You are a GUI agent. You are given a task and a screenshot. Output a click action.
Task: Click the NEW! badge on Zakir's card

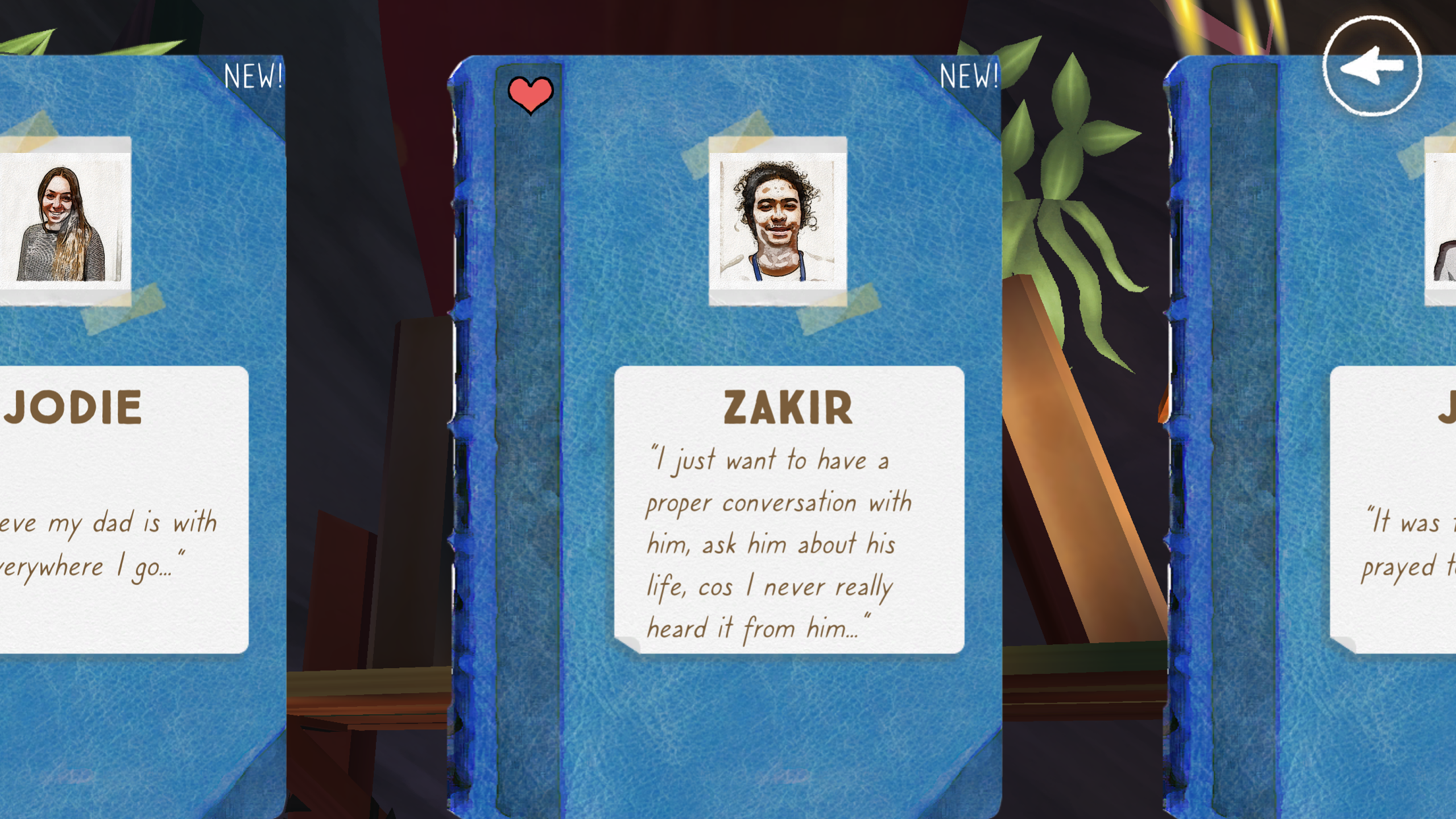(969, 76)
